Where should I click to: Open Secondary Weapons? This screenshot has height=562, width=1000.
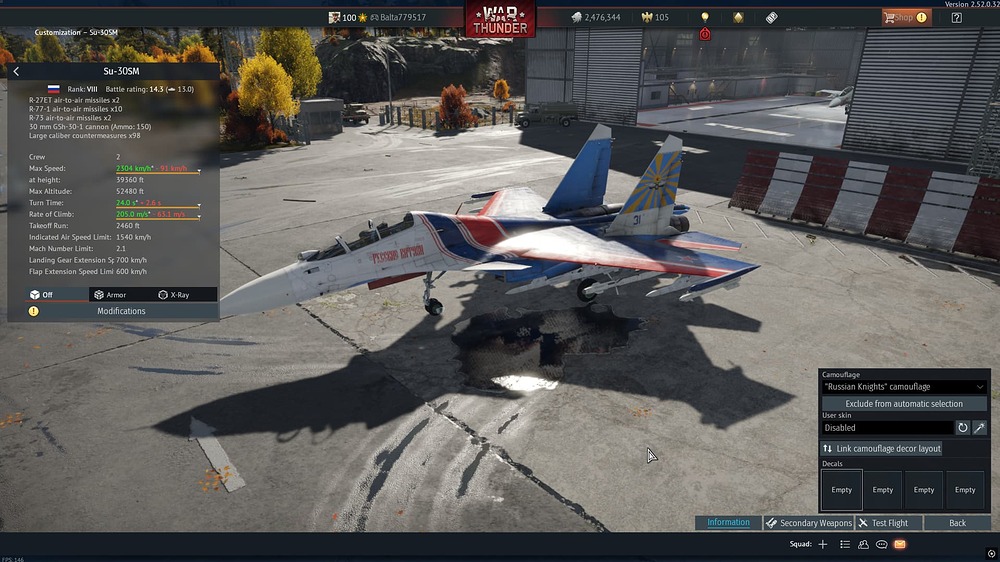pyautogui.click(x=809, y=523)
